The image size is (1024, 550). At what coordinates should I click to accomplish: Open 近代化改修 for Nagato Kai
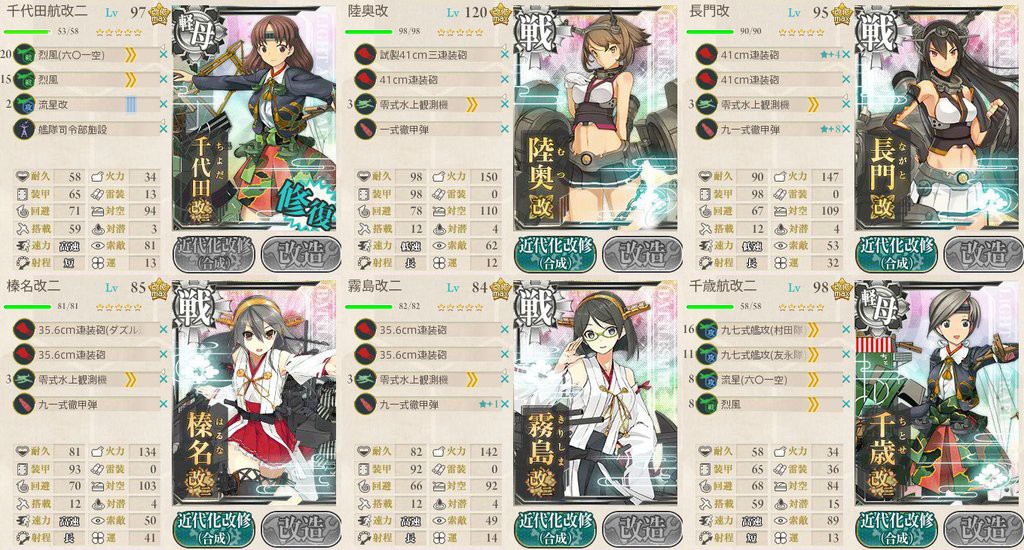pyautogui.click(x=898, y=250)
